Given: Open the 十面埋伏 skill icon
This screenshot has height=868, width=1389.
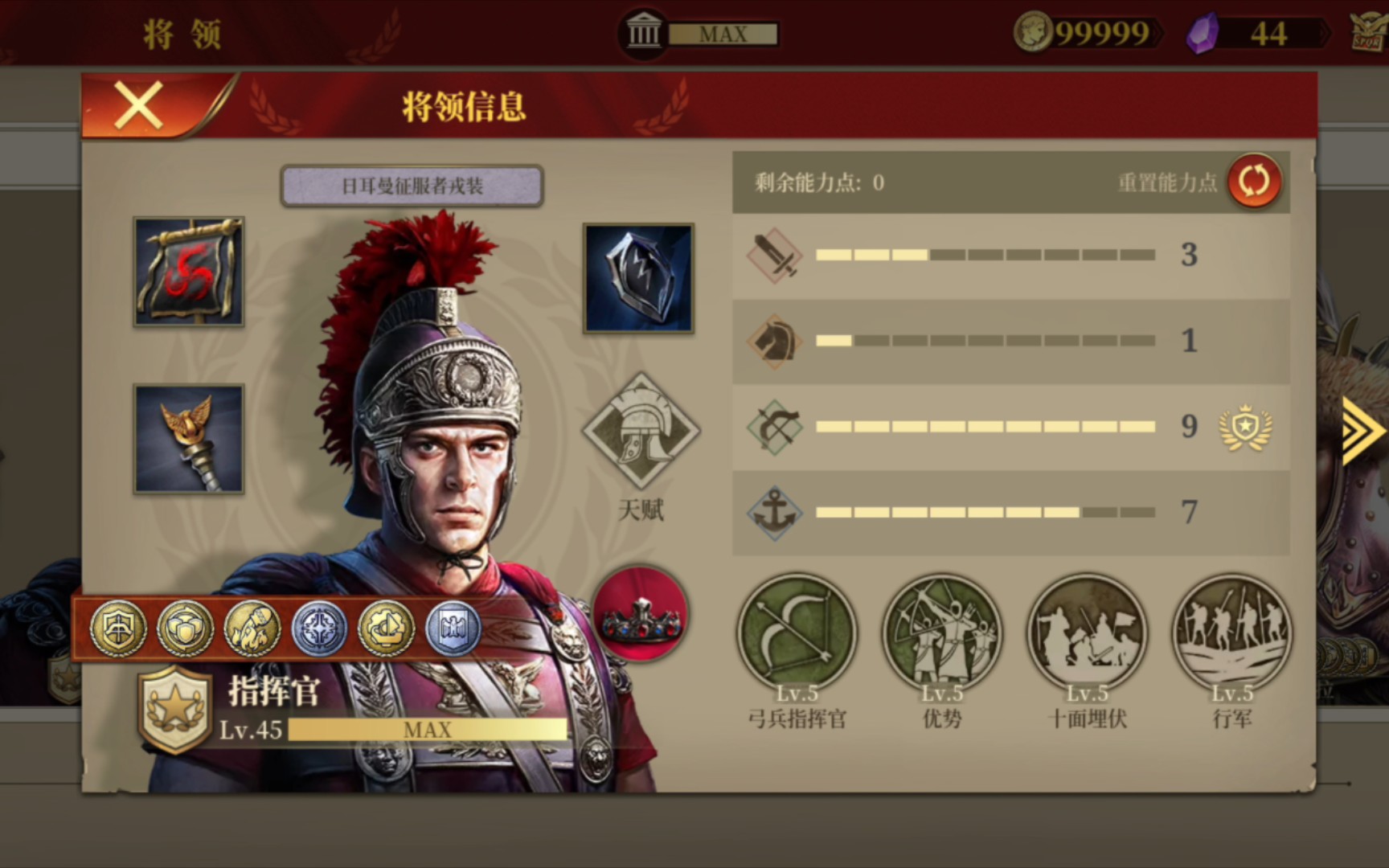Looking at the screenshot, I should (1087, 634).
